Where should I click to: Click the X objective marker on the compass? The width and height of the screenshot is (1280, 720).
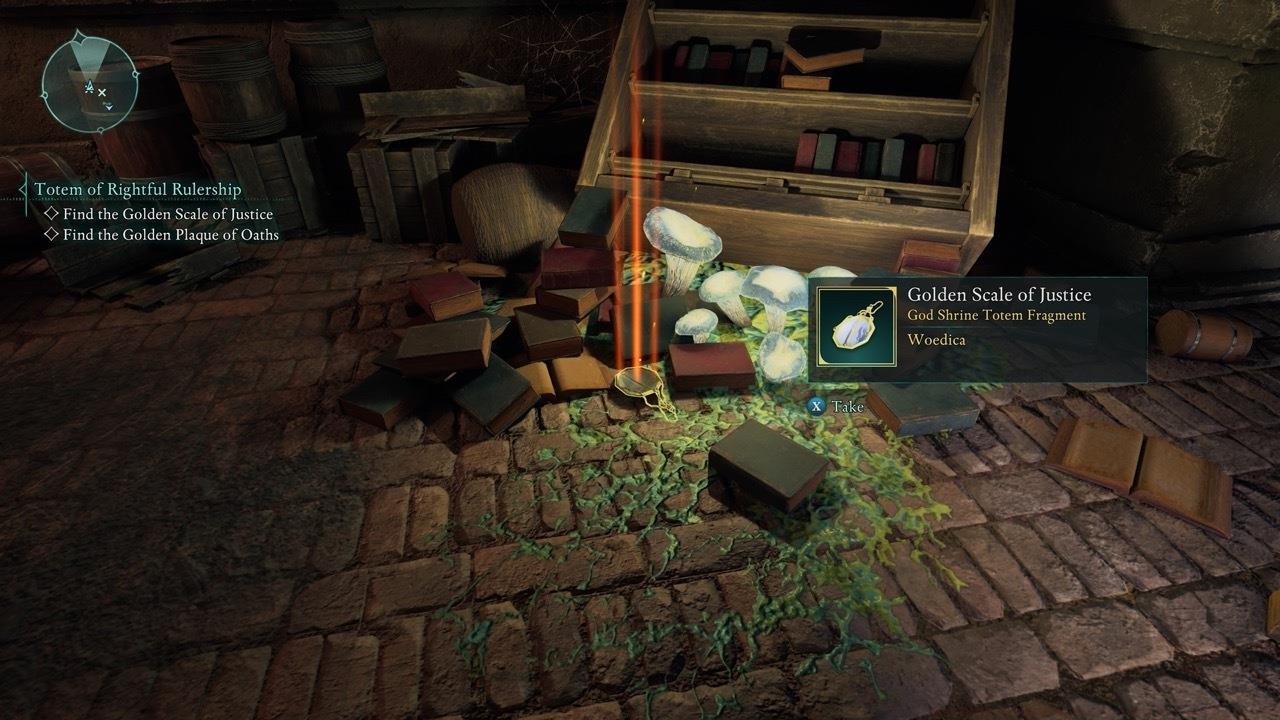102,92
